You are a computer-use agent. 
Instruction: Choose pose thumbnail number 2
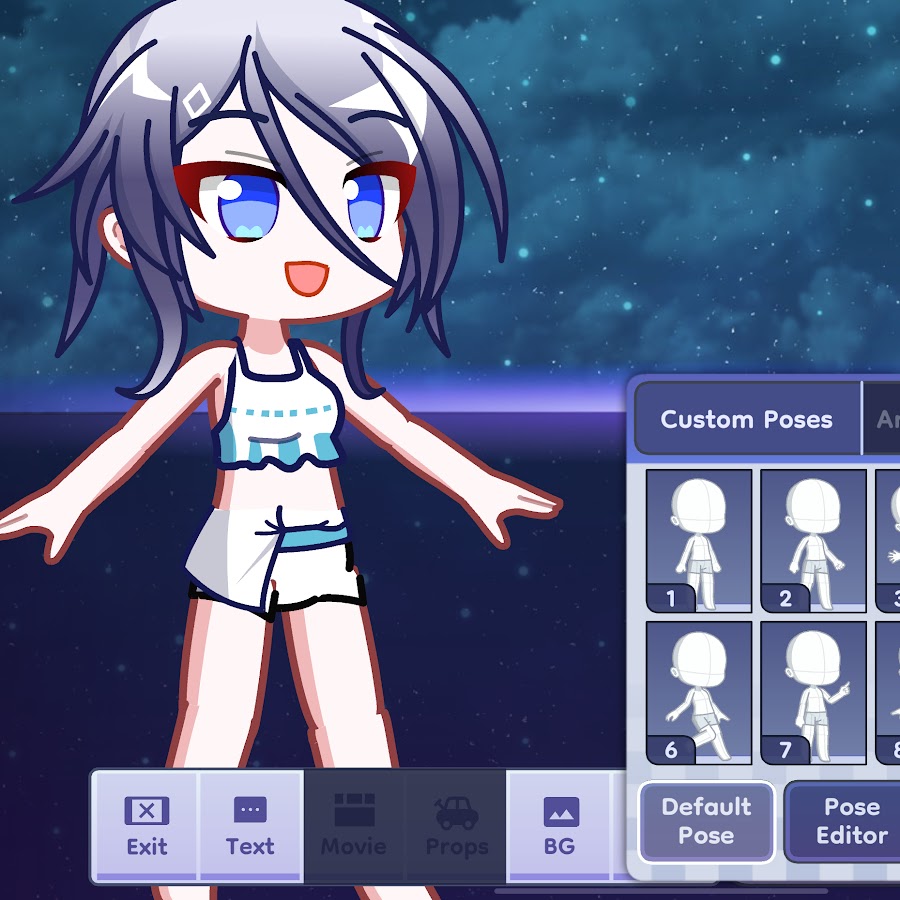(x=813, y=540)
